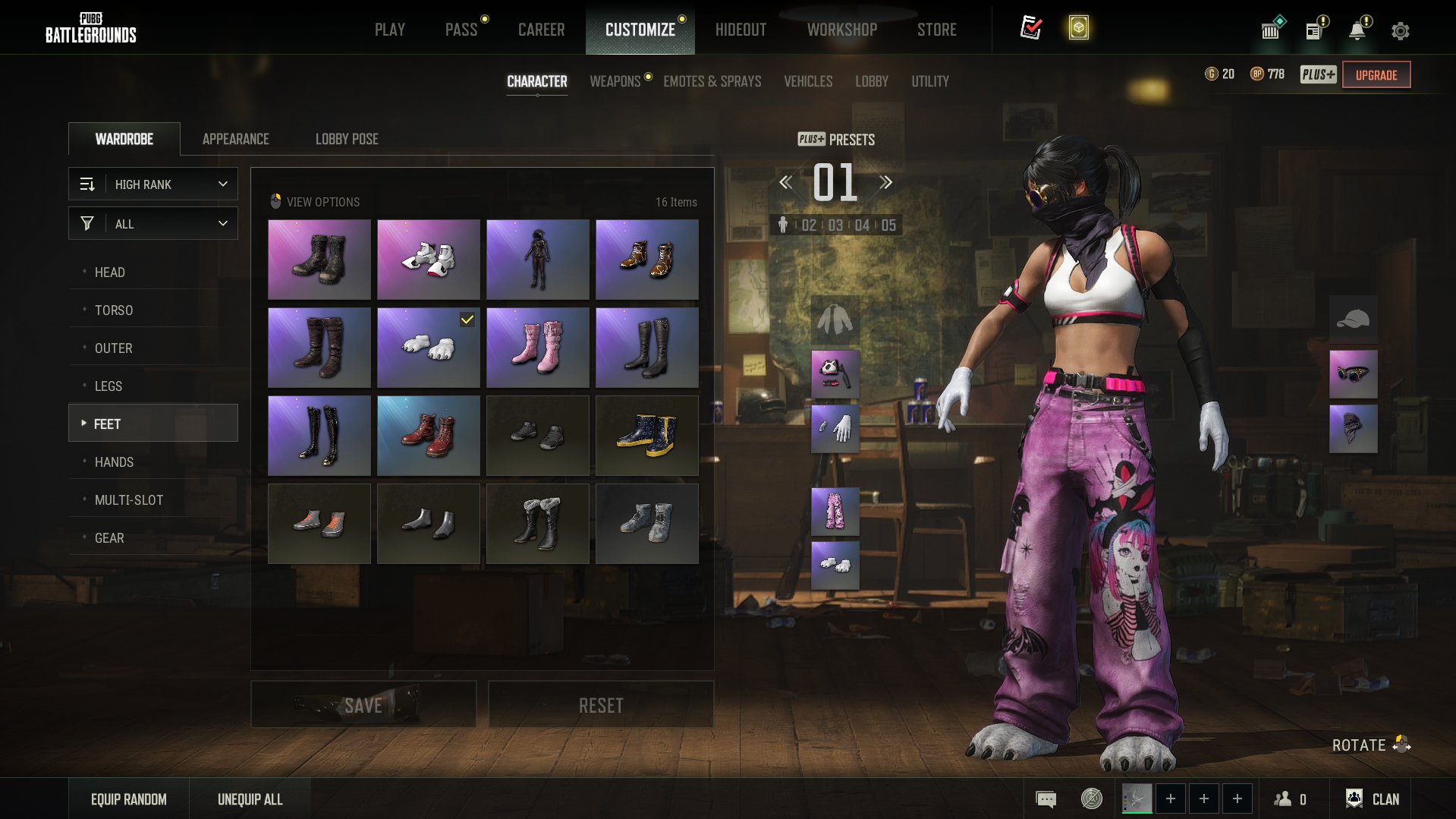Equip a random outfit
Image resolution: width=1456 pixels, height=819 pixels.
[128, 799]
